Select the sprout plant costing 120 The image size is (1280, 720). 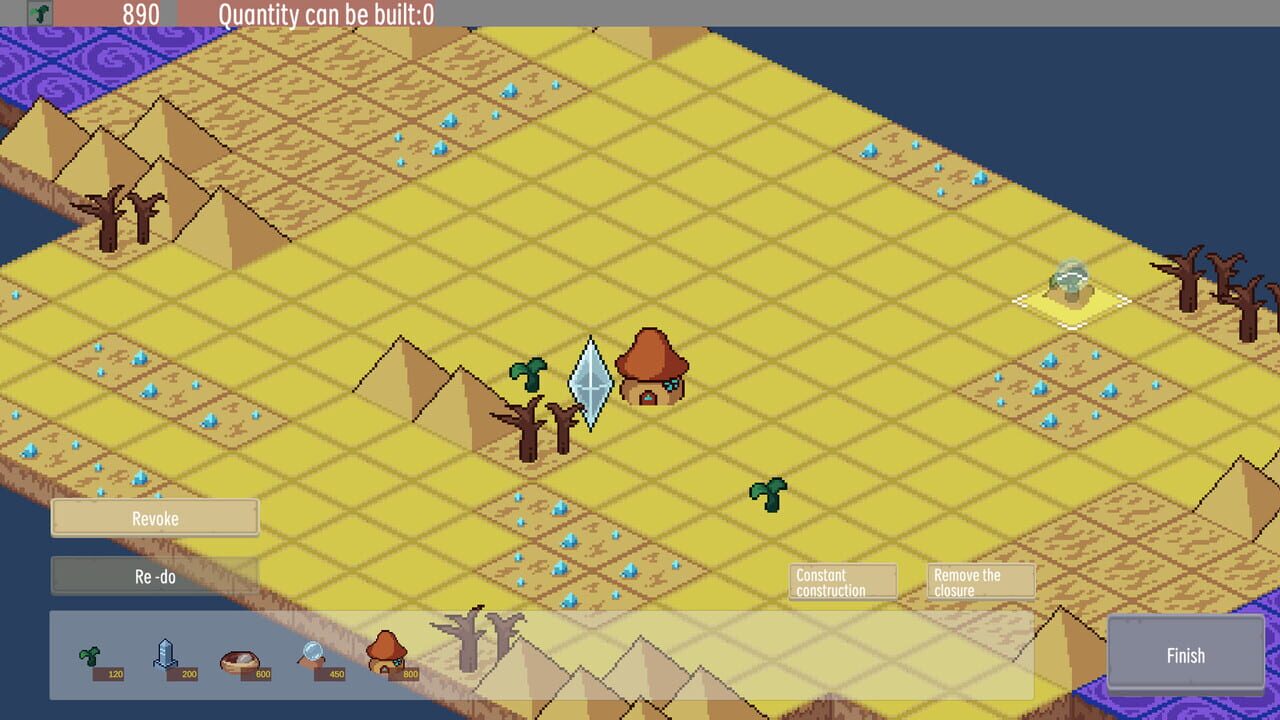click(90, 653)
